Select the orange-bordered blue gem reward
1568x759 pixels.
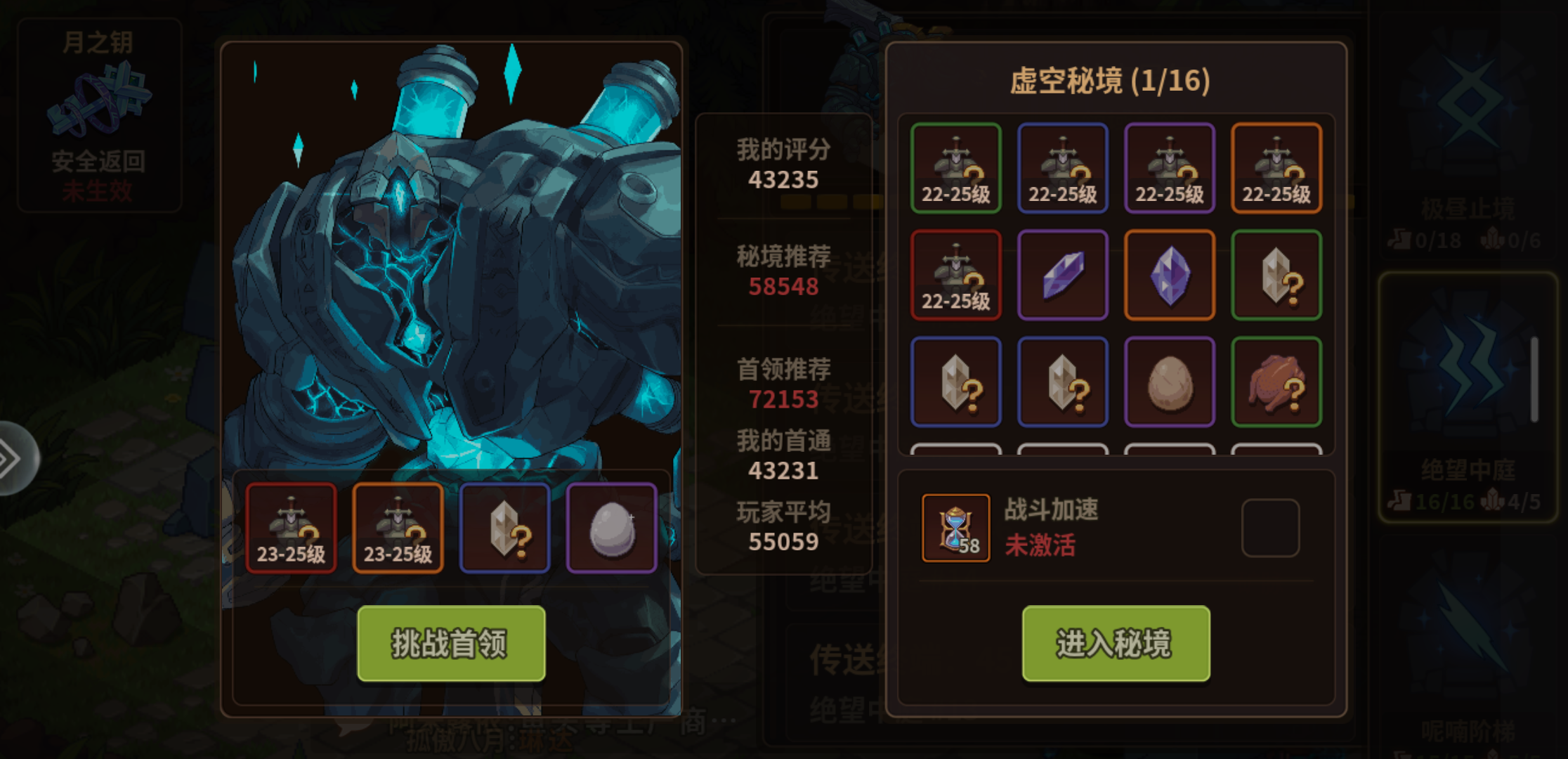click(x=1170, y=275)
